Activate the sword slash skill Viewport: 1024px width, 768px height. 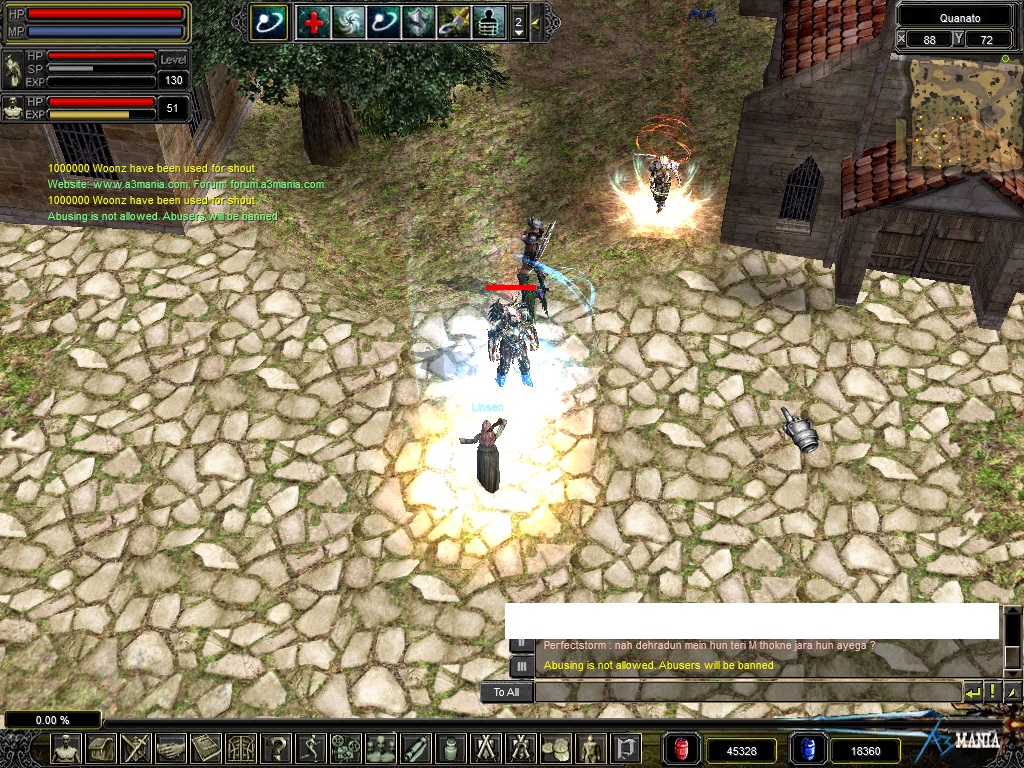click(453, 21)
